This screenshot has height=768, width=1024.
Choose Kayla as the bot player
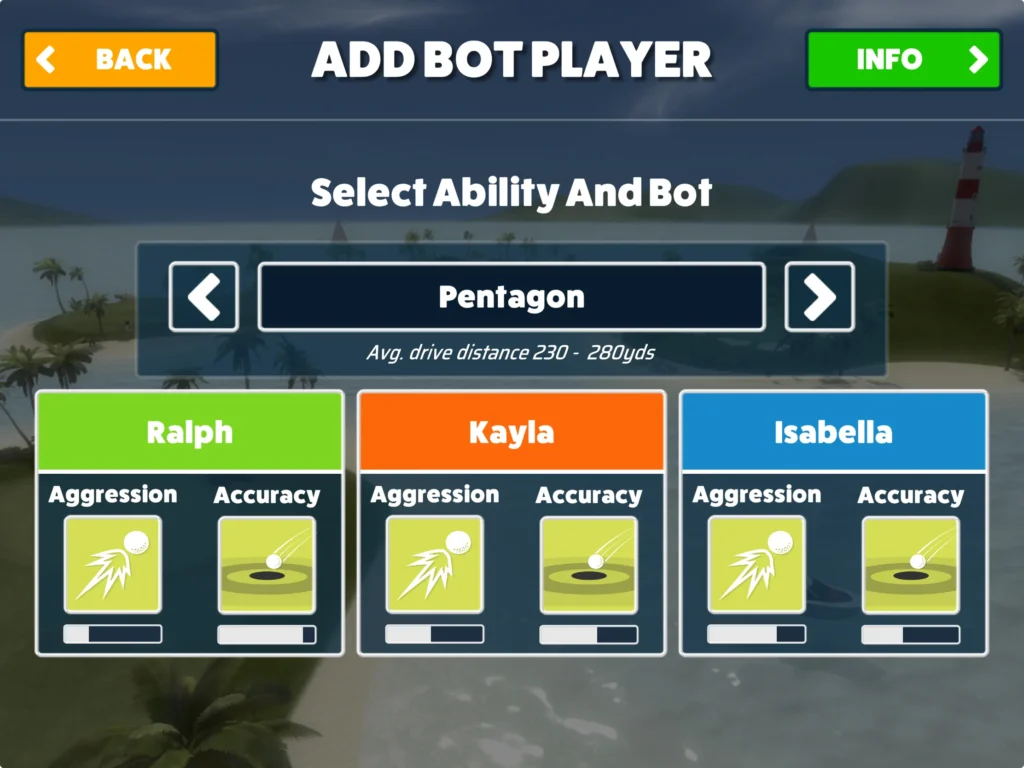click(511, 432)
